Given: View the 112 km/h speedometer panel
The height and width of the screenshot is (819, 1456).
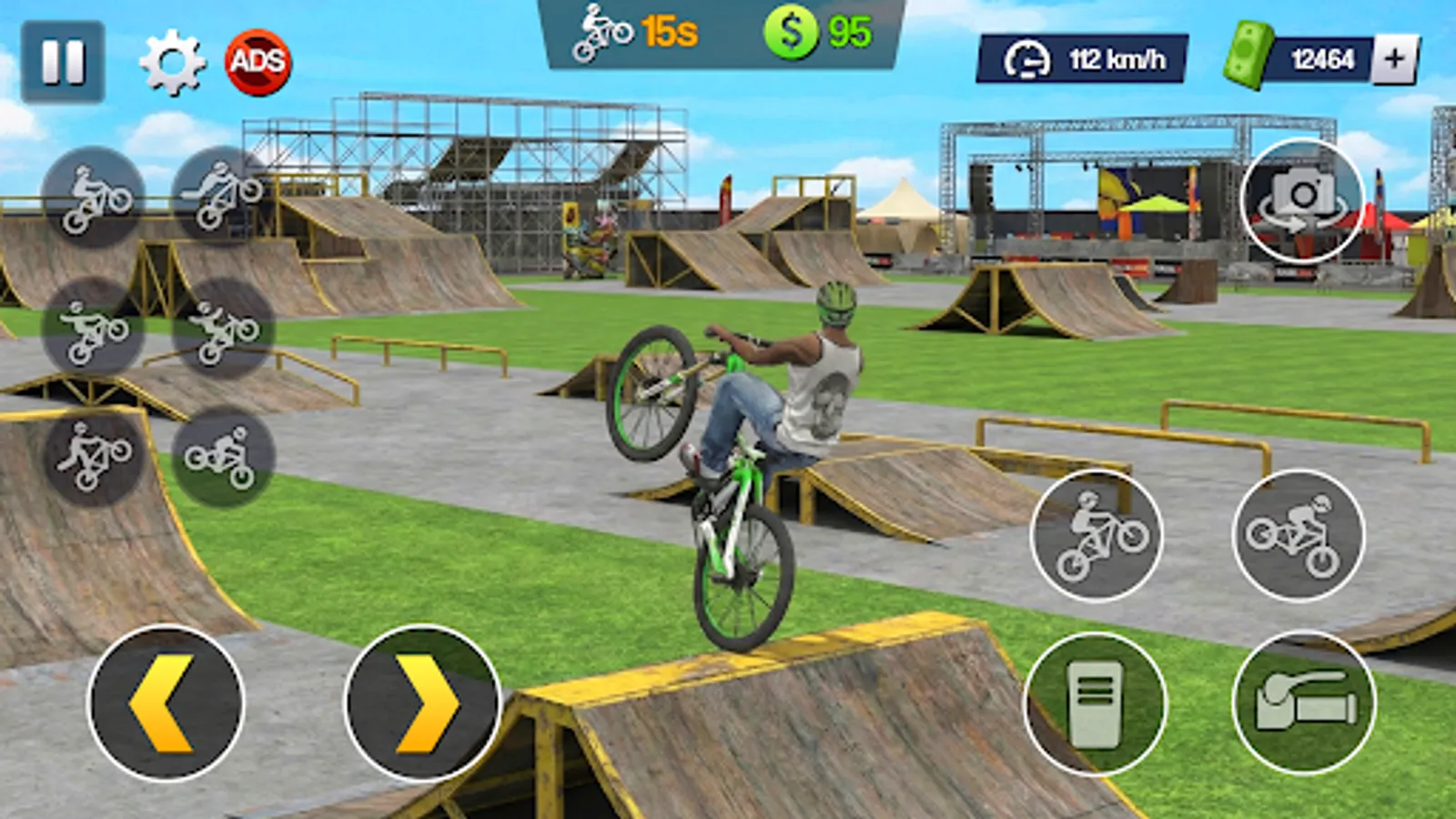Looking at the screenshot, I should (1092, 57).
